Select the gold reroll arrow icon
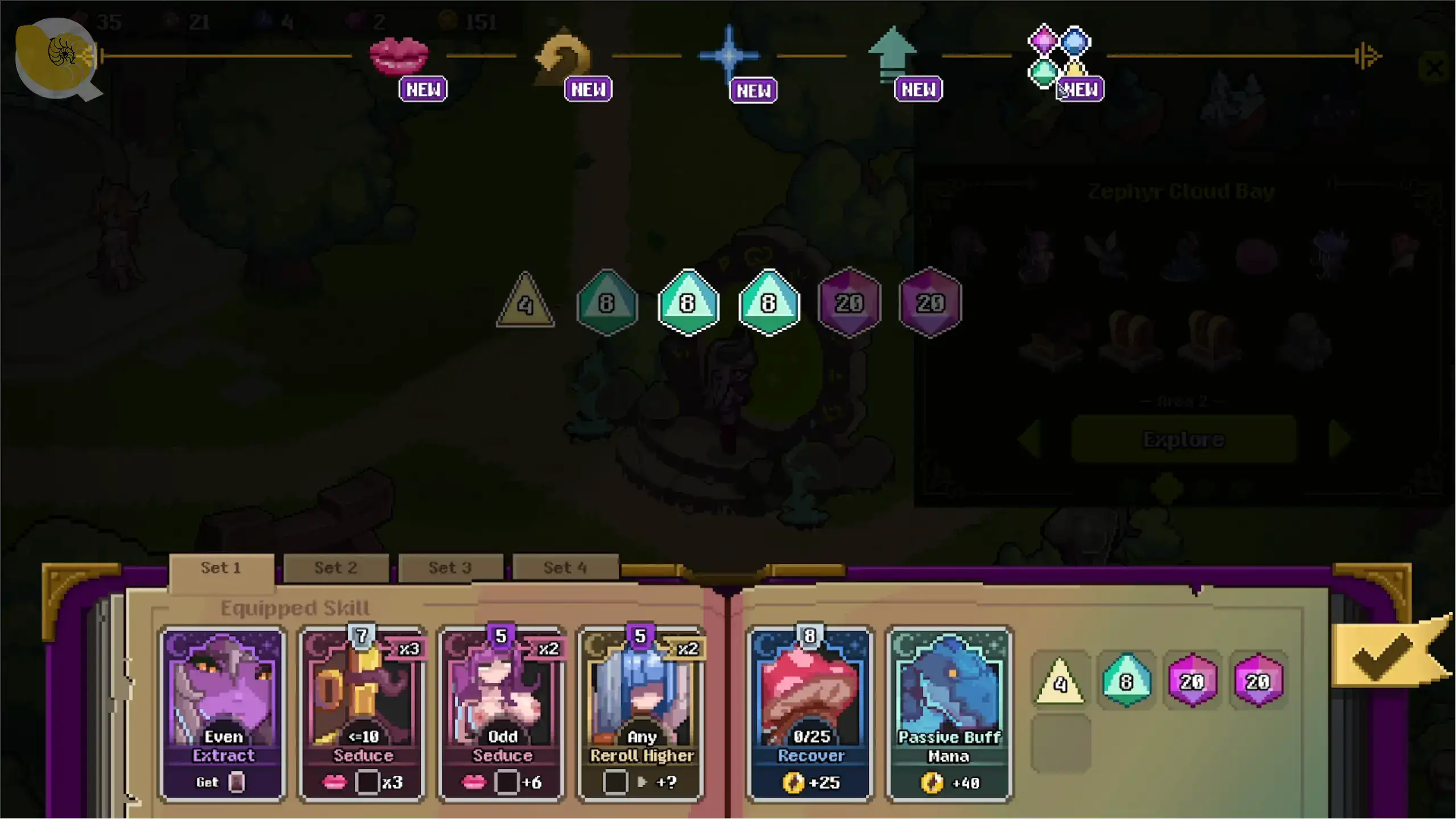Image resolution: width=1456 pixels, height=819 pixels. 562,56
